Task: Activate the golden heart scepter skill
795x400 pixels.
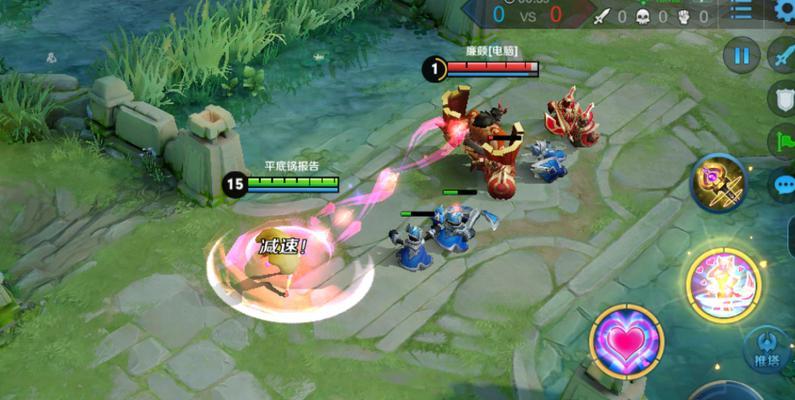Action: pyautogui.click(x=718, y=185)
